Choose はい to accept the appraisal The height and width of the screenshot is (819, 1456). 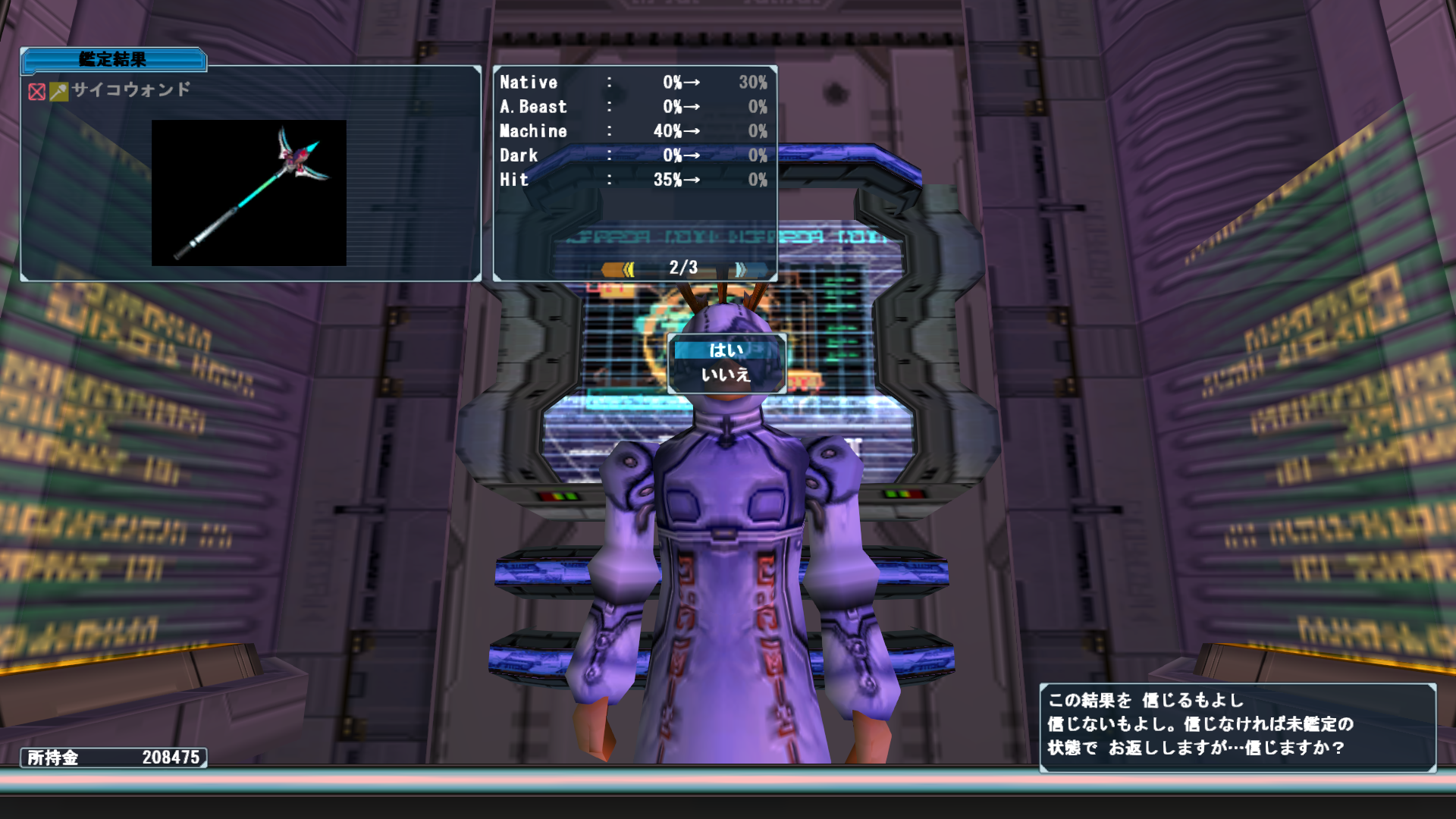(x=726, y=350)
